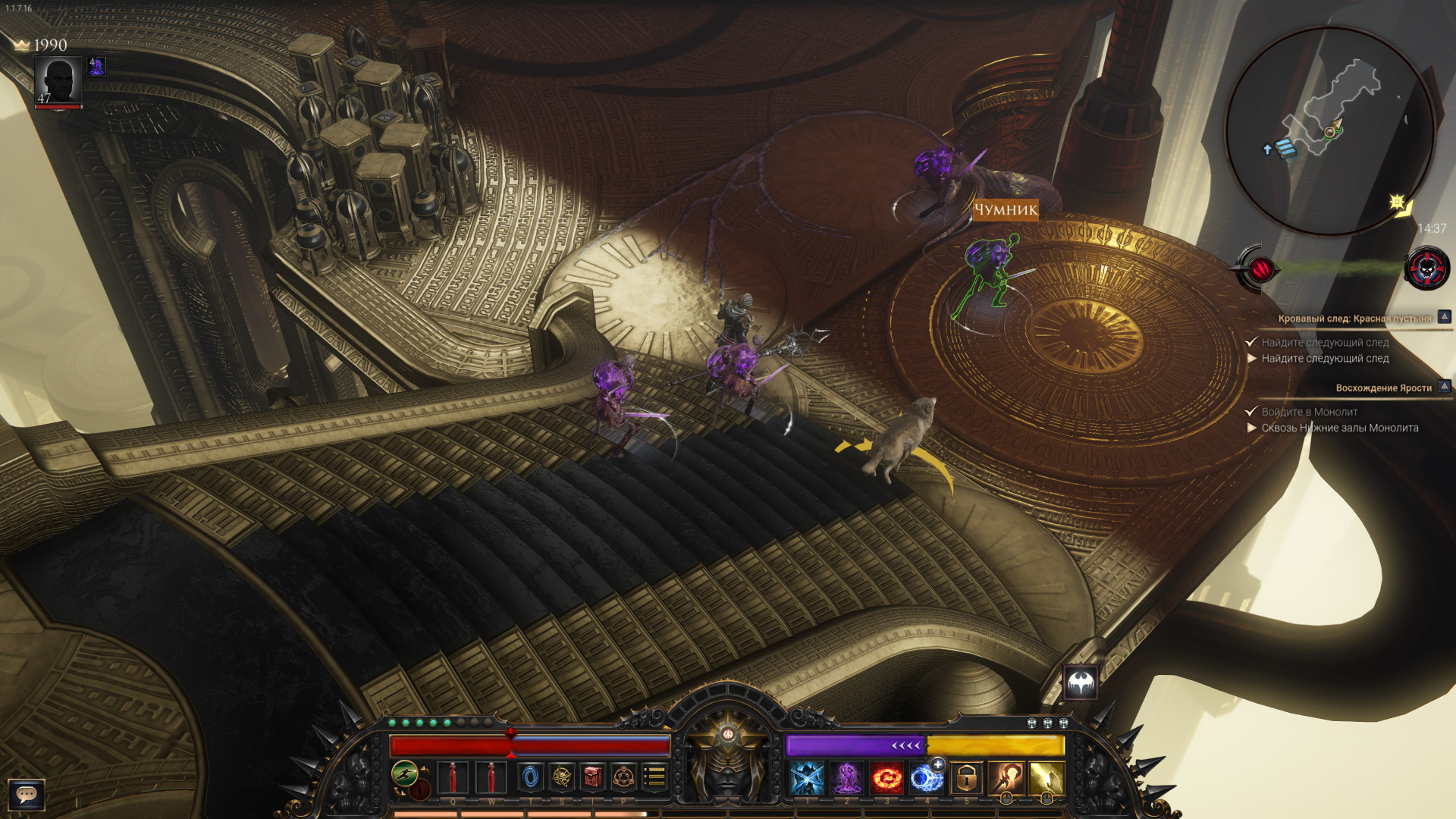Activate the red fire ring skill
Image resolution: width=1456 pixels, height=819 pixels.
(886, 779)
